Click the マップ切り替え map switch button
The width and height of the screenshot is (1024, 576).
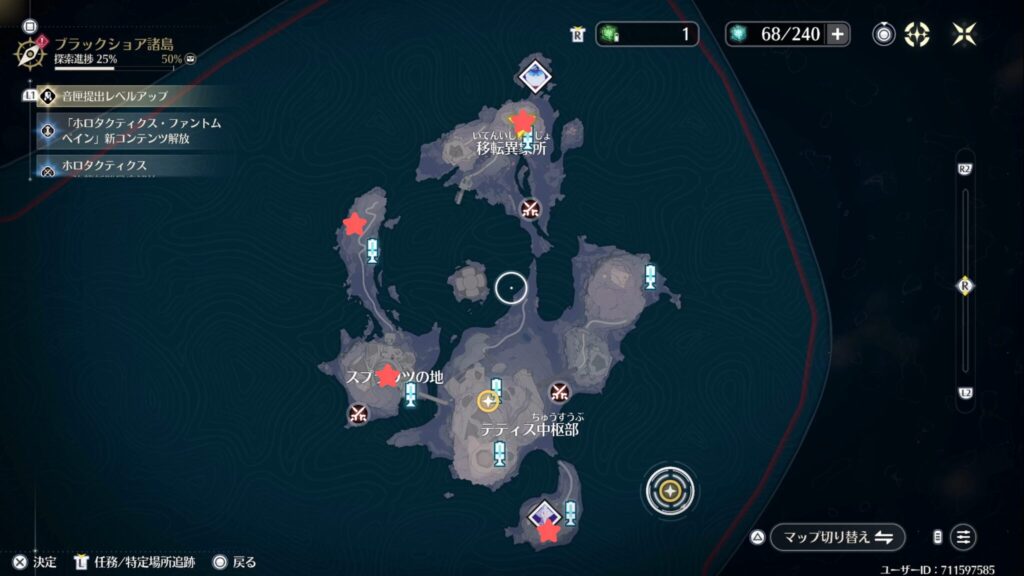(x=837, y=536)
